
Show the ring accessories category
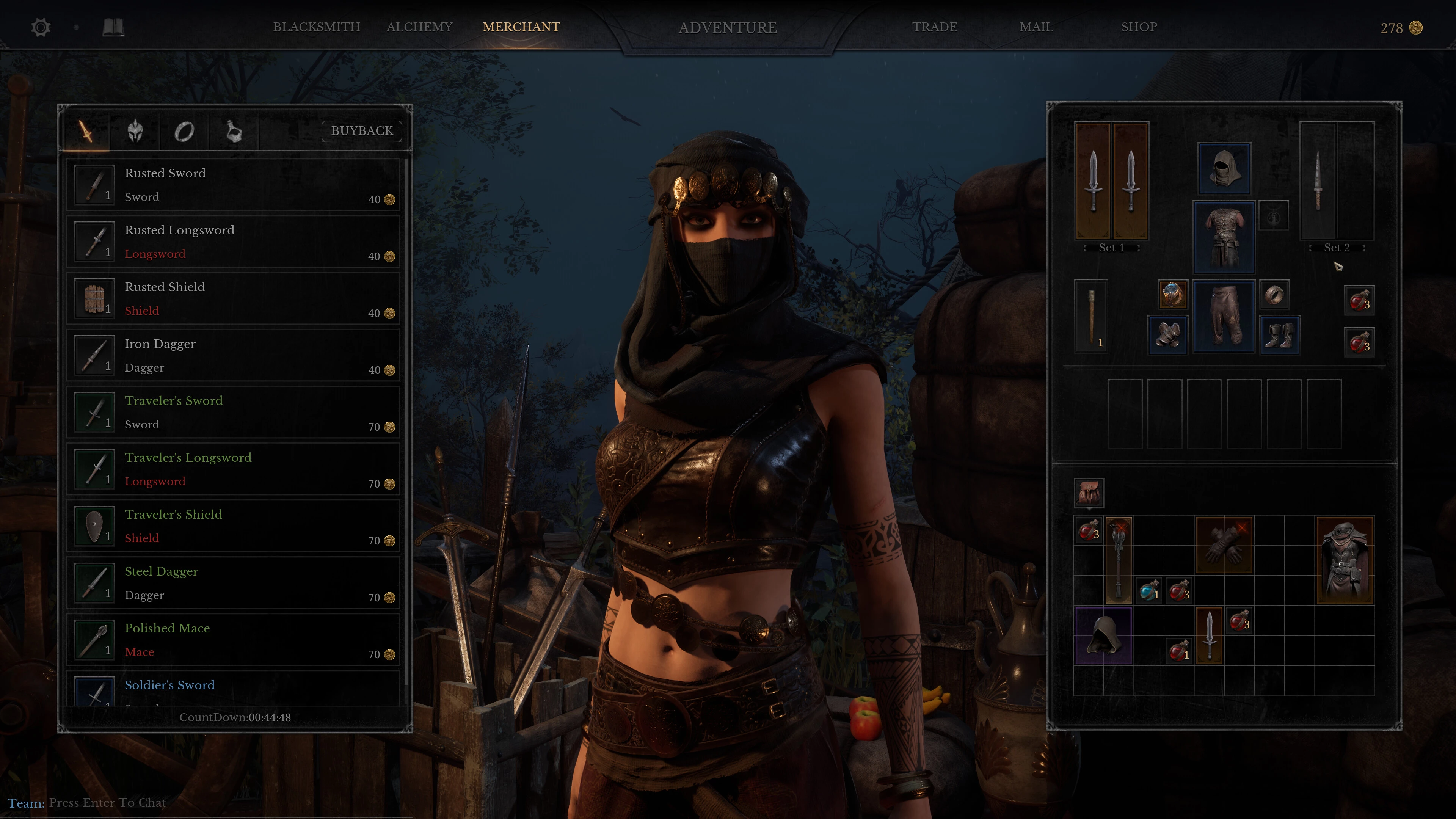point(184,132)
